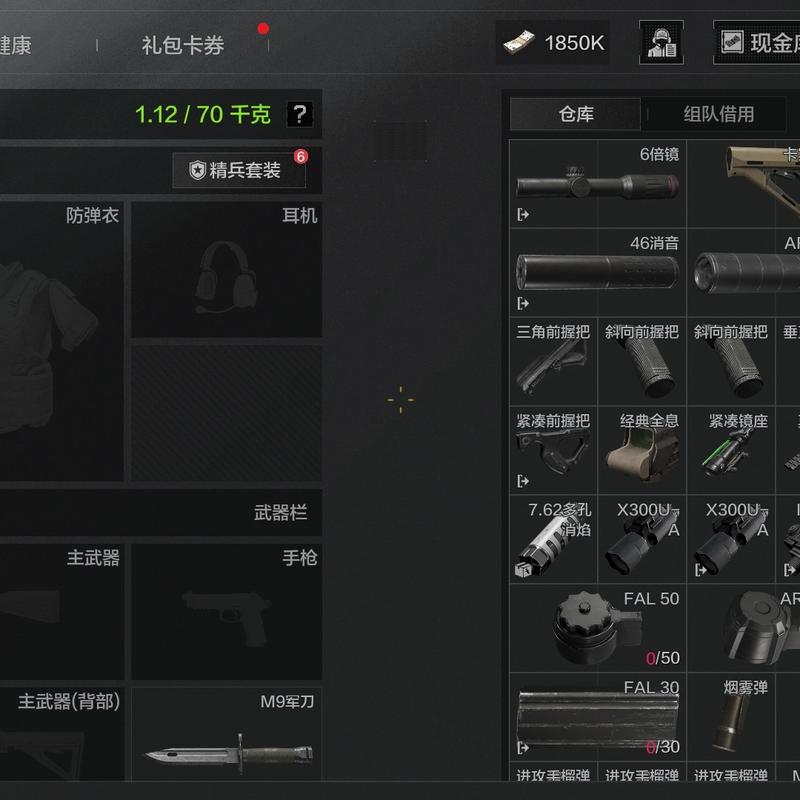Select the FAL 50 drum magazine
Screen dimensions: 800x800
point(598,628)
